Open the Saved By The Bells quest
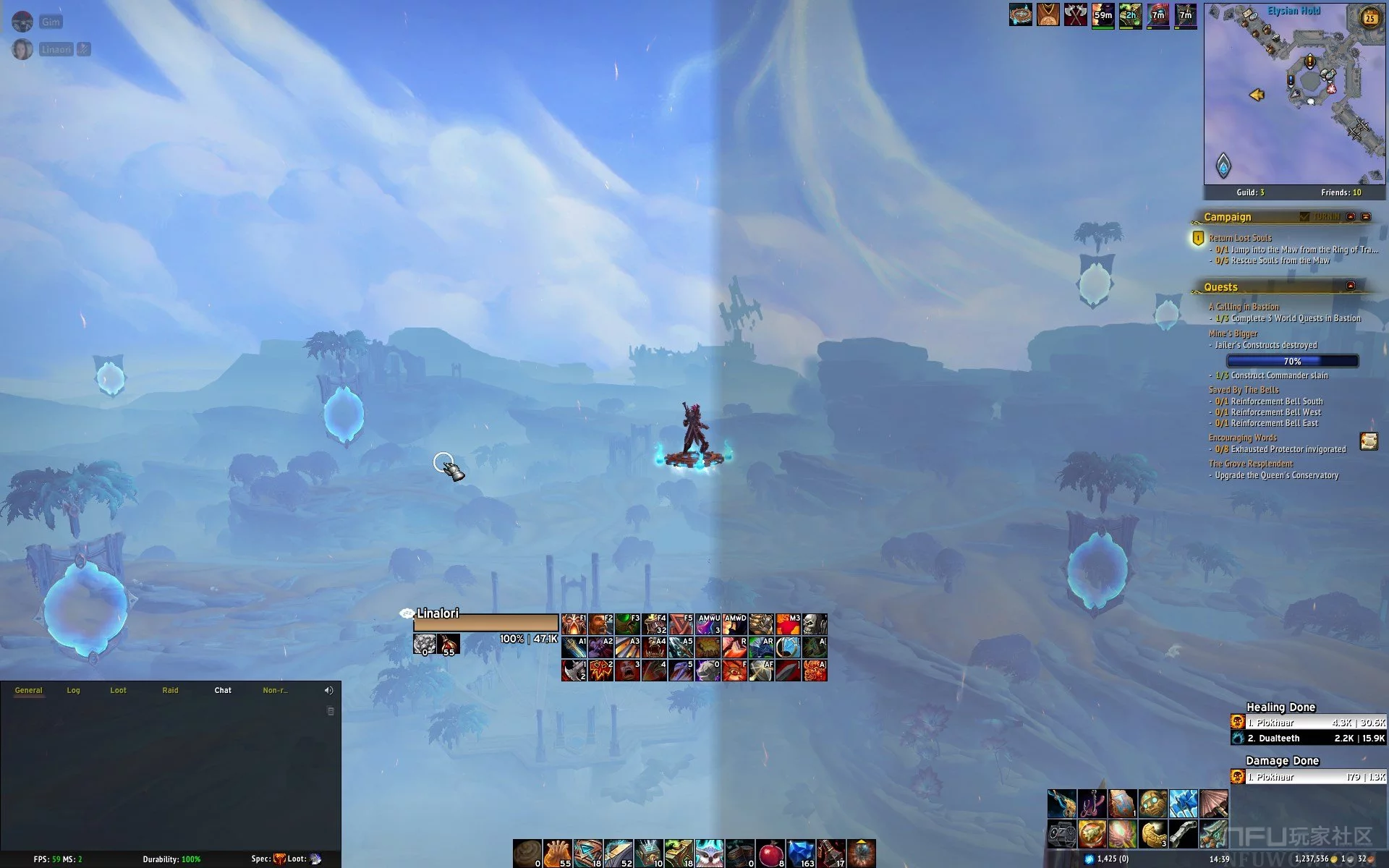Viewport: 1389px width, 868px height. pos(1244,390)
